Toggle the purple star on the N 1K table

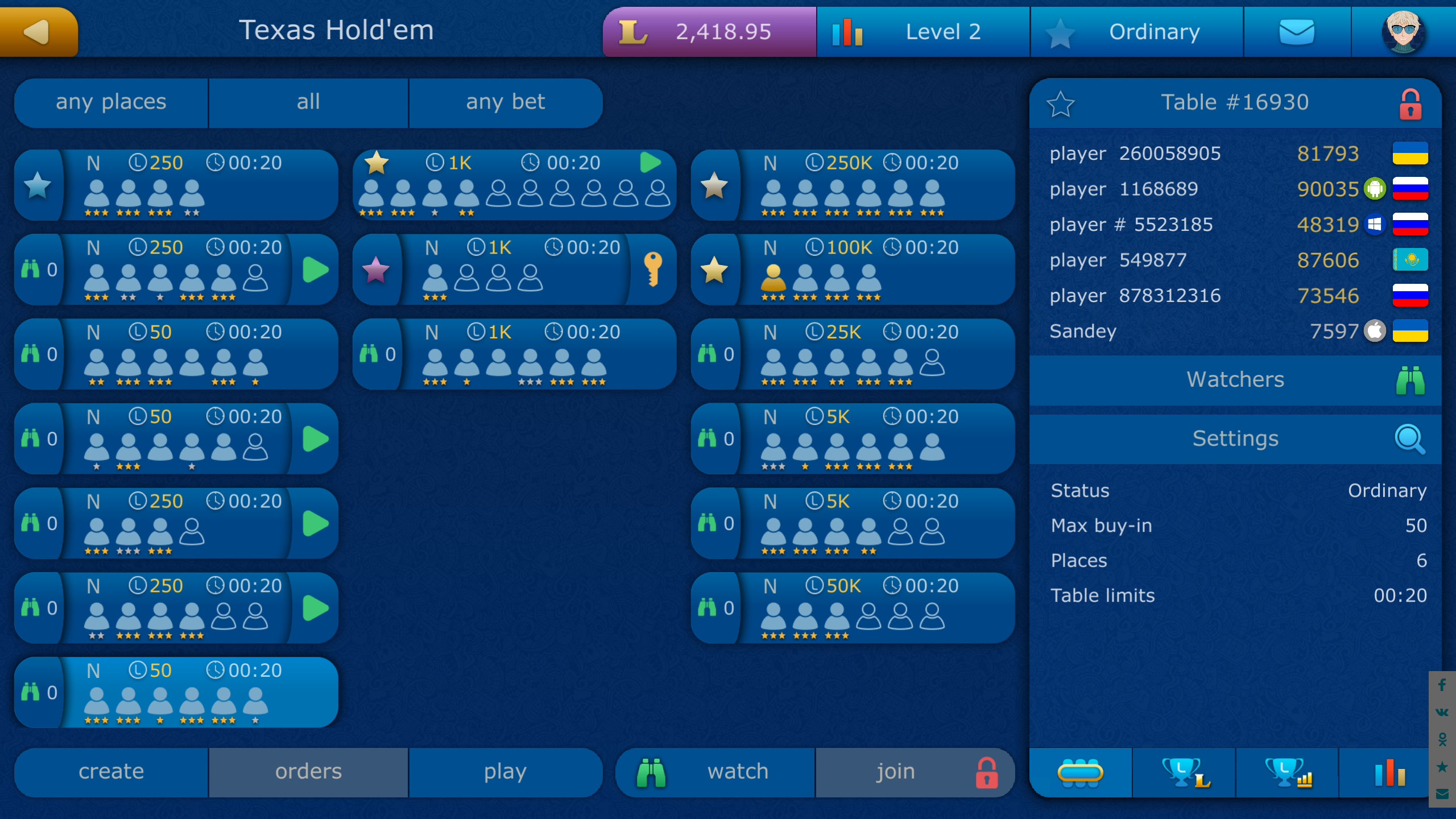pos(375,269)
